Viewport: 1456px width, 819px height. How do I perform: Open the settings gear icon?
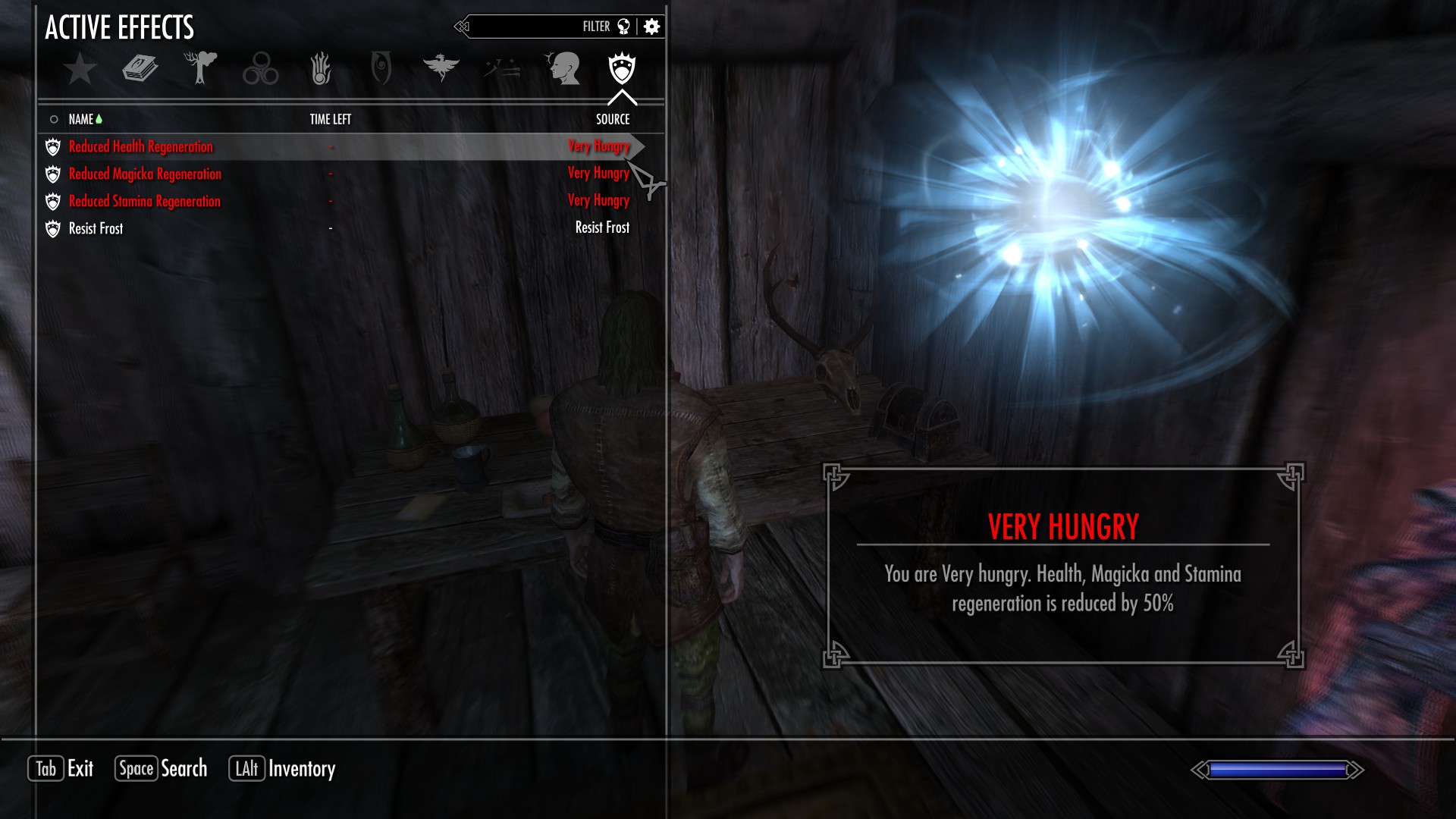pos(651,26)
